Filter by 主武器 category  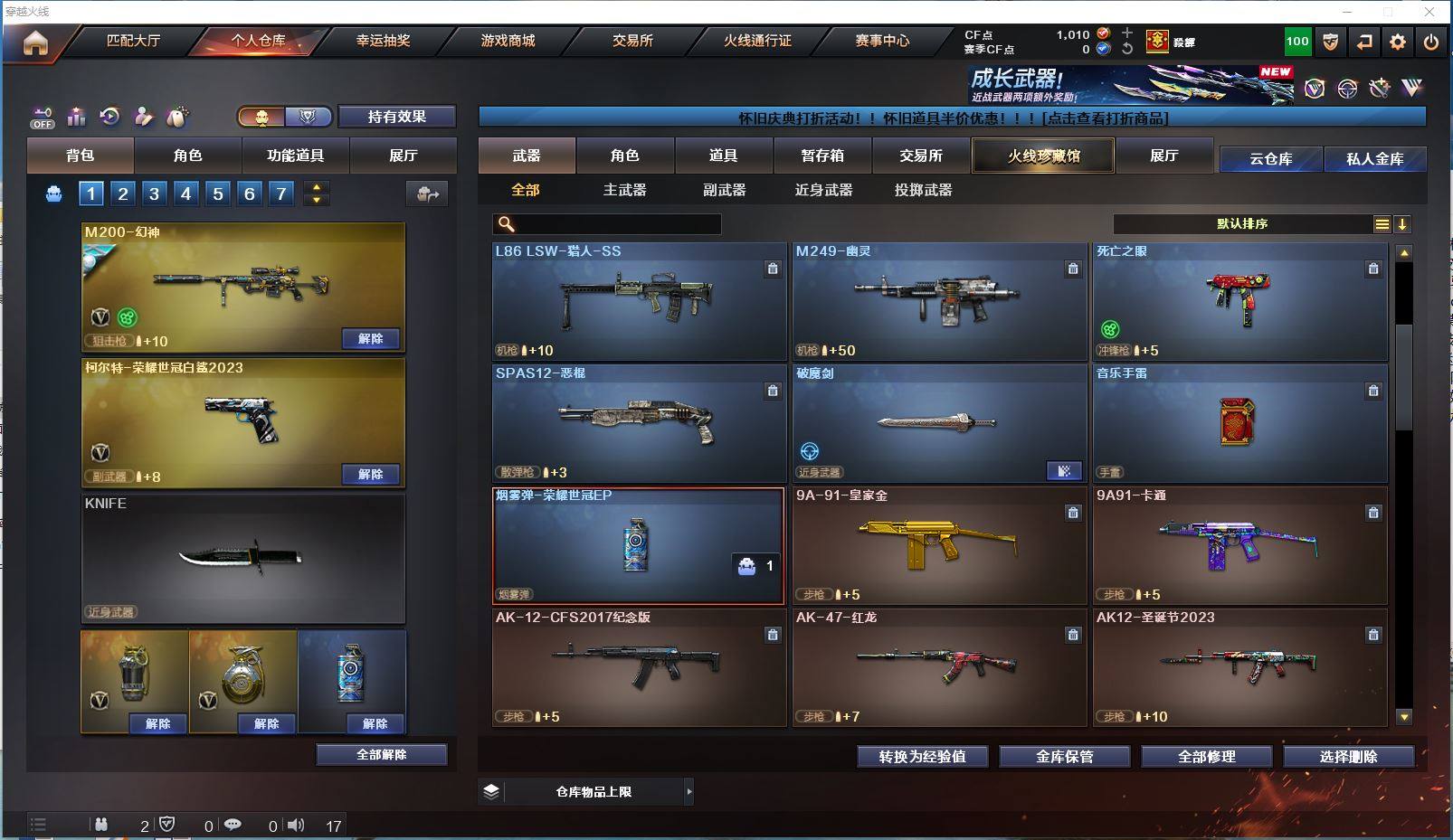(x=624, y=190)
